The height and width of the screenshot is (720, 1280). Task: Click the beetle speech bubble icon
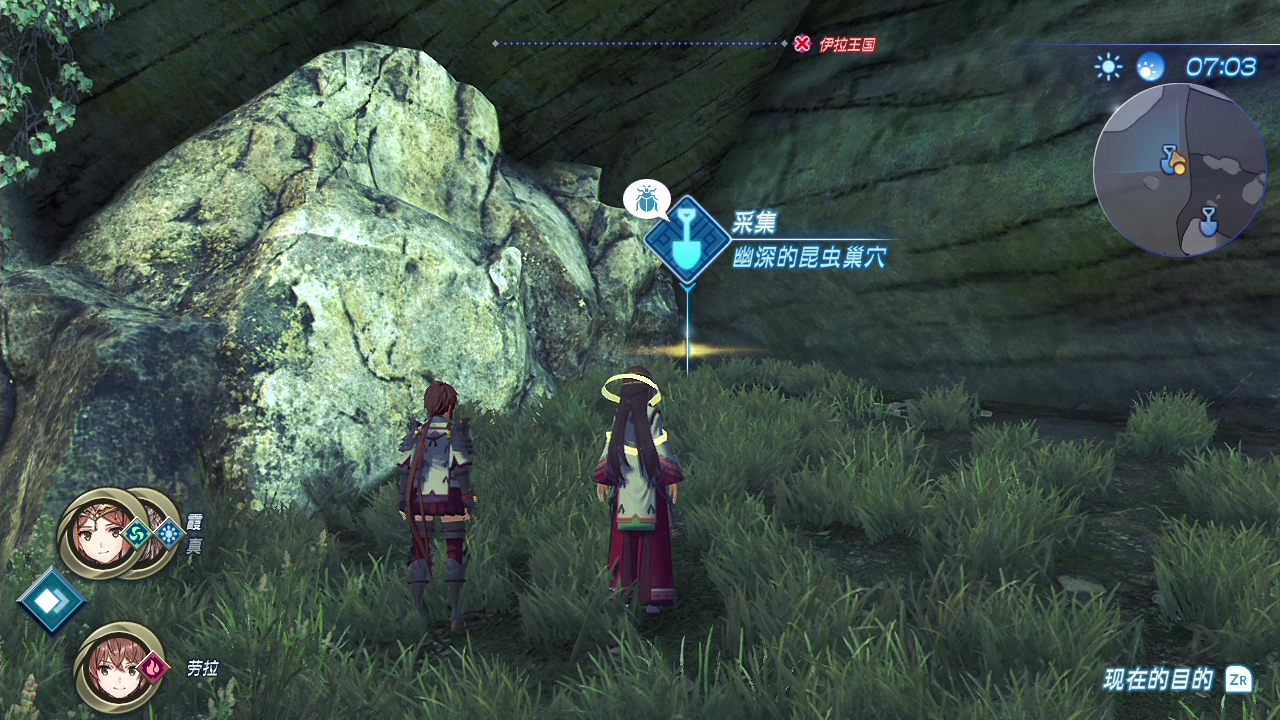646,199
